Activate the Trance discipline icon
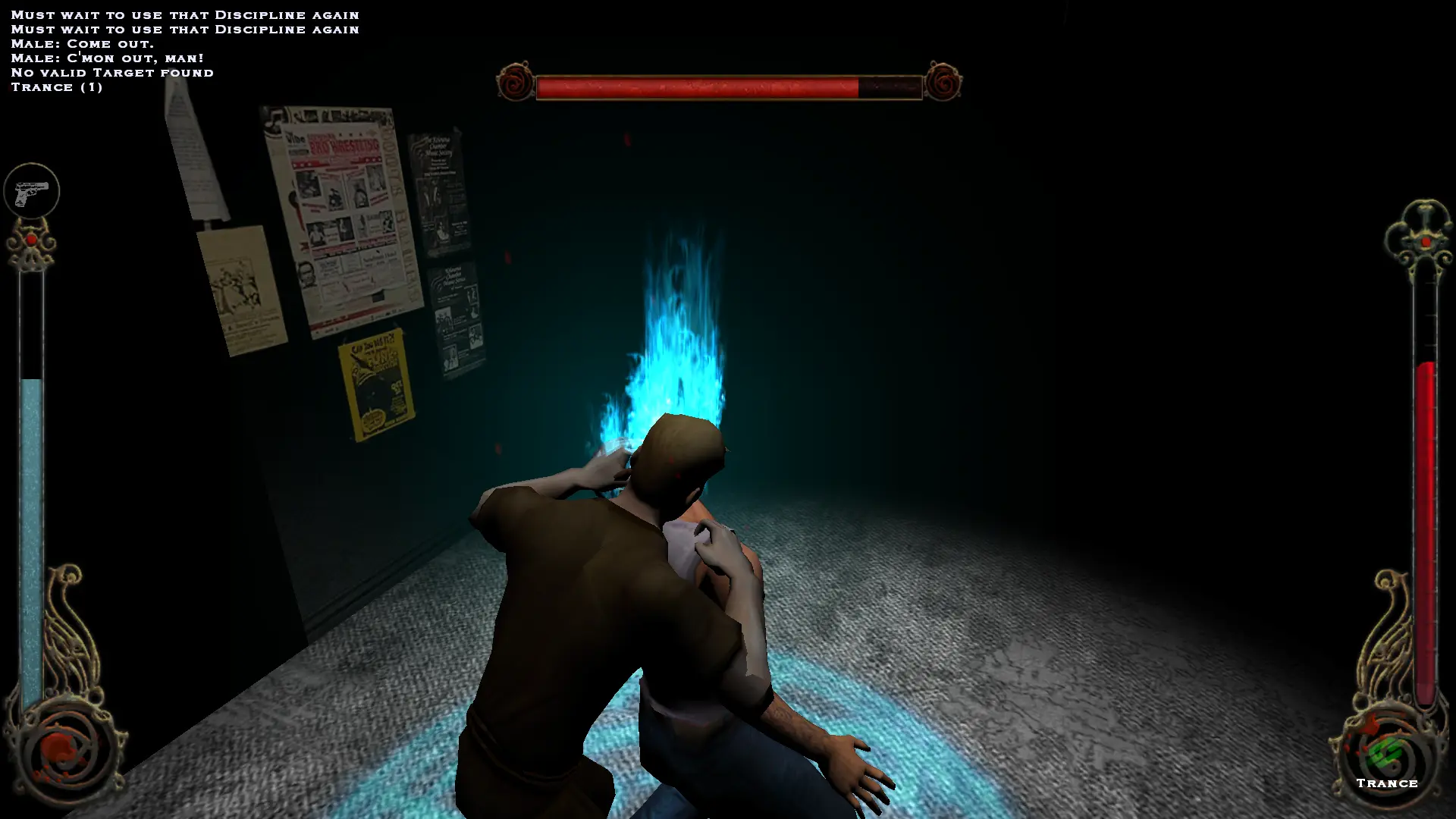Viewport: 1456px width, 819px height. [x=1387, y=755]
